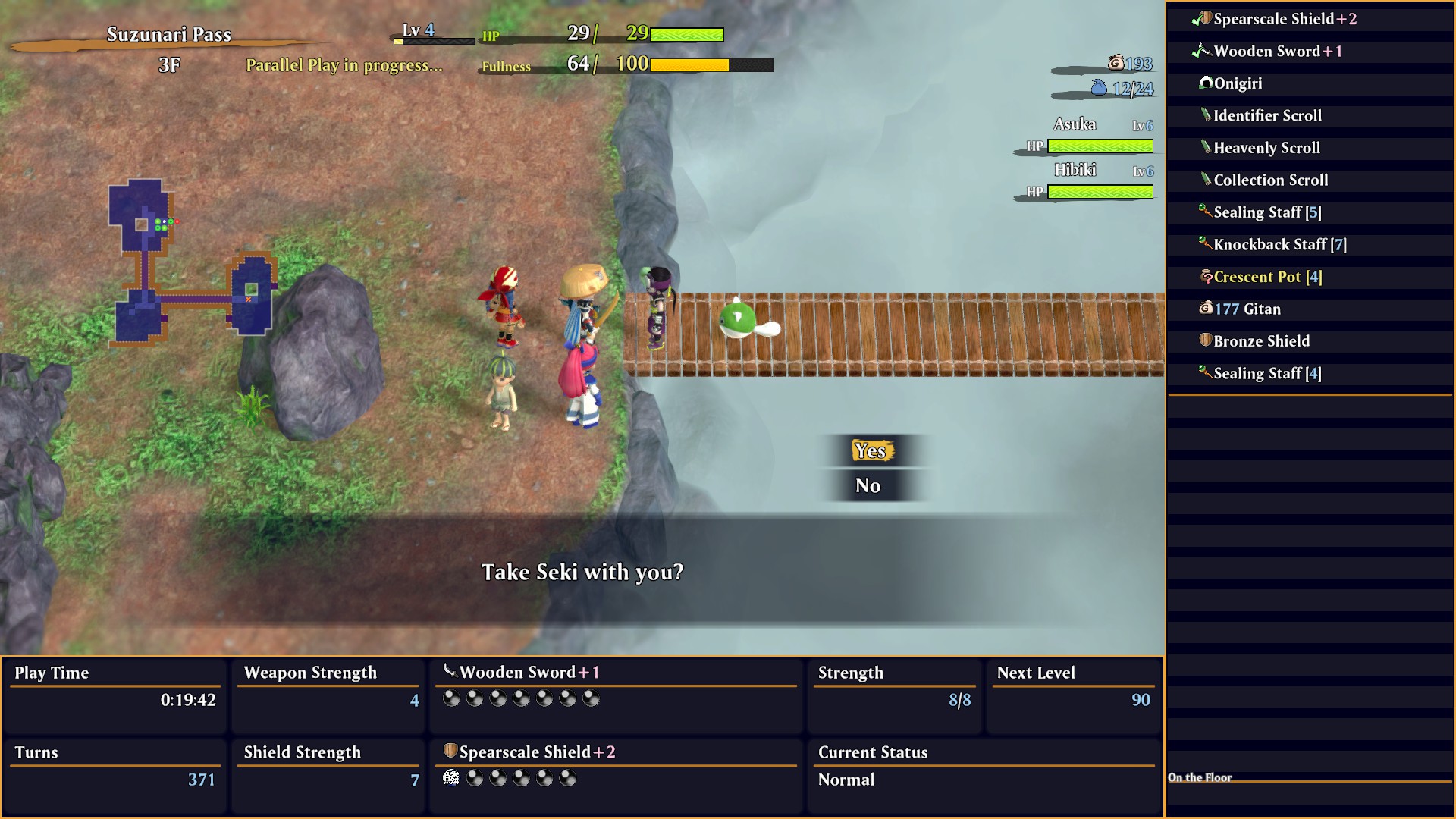Choose the Knockback Staff [7]
The image size is (1456, 819).
(x=1279, y=245)
